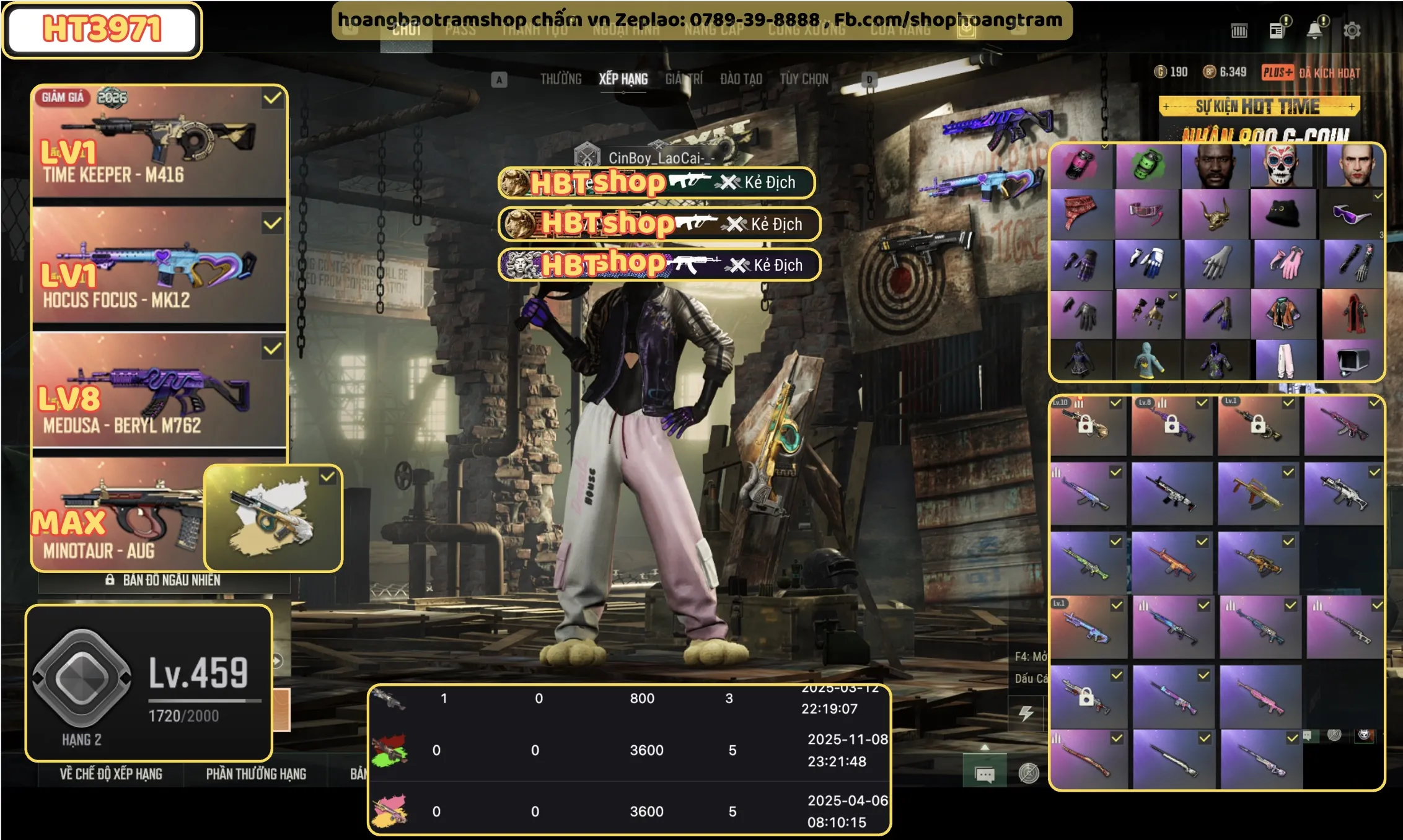Open the chat speech bubble button

[984, 774]
